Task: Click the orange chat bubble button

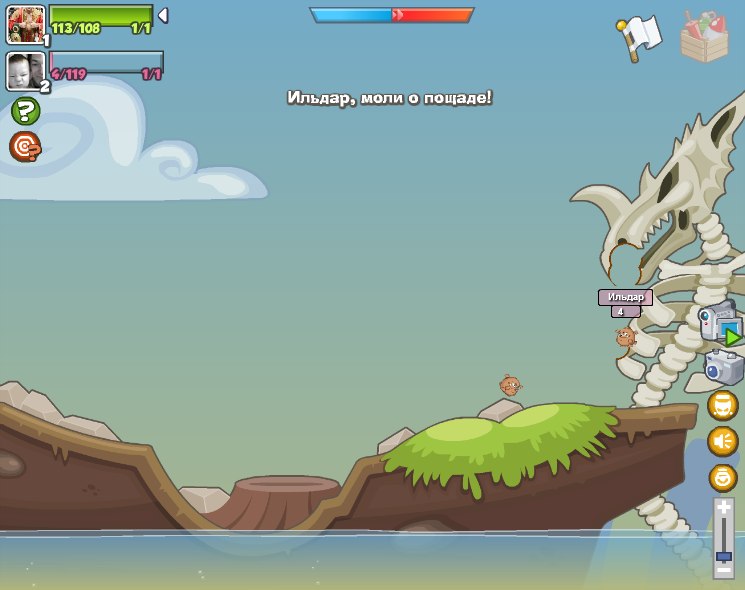Action: tap(722, 405)
